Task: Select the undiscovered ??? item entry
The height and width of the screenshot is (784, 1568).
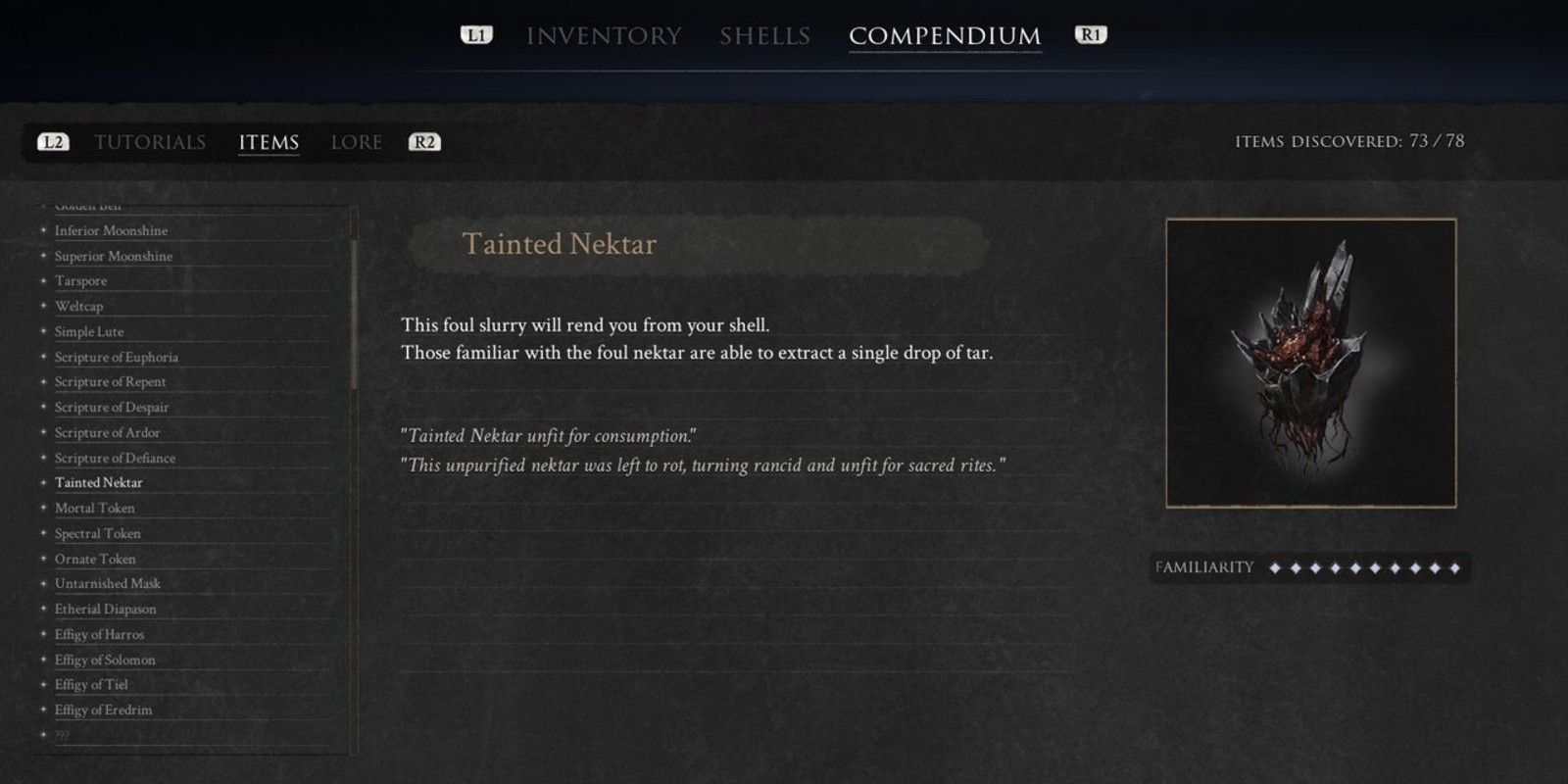Action: 64,733
